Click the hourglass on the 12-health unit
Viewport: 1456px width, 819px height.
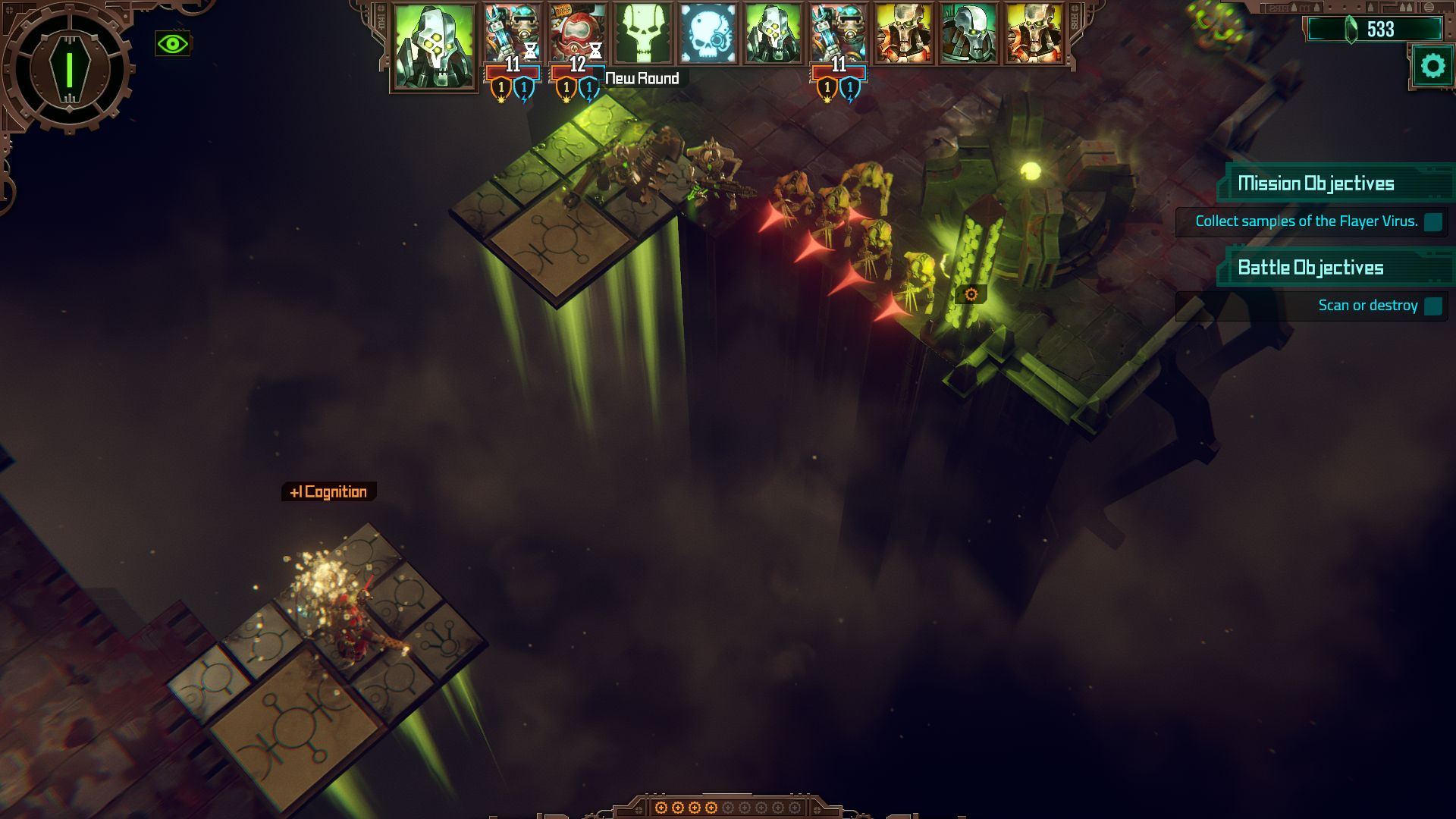pyautogui.click(x=596, y=52)
